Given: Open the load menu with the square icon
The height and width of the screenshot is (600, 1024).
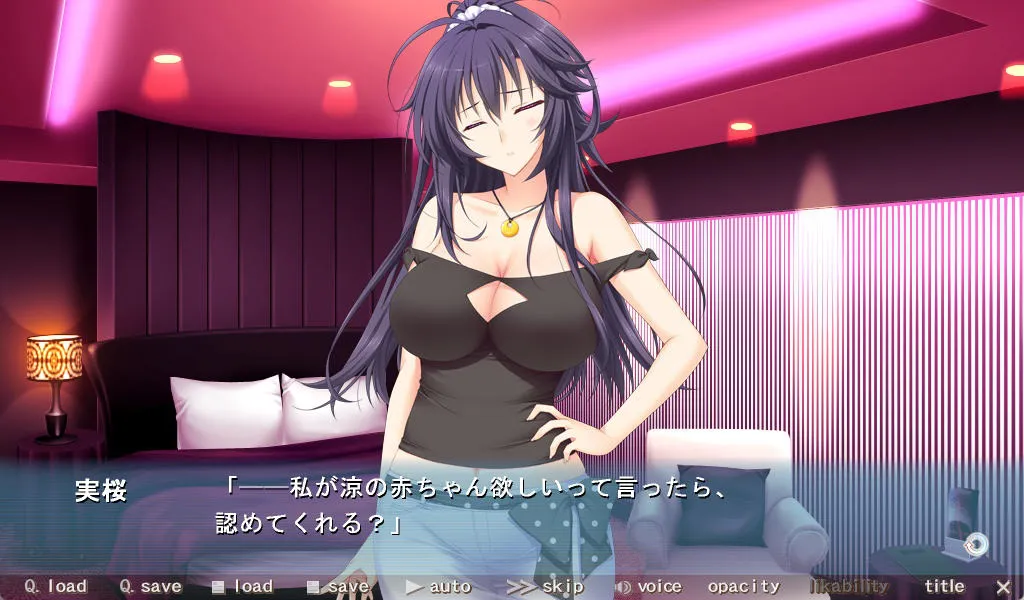Looking at the screenshot, I should click(243, 587).
